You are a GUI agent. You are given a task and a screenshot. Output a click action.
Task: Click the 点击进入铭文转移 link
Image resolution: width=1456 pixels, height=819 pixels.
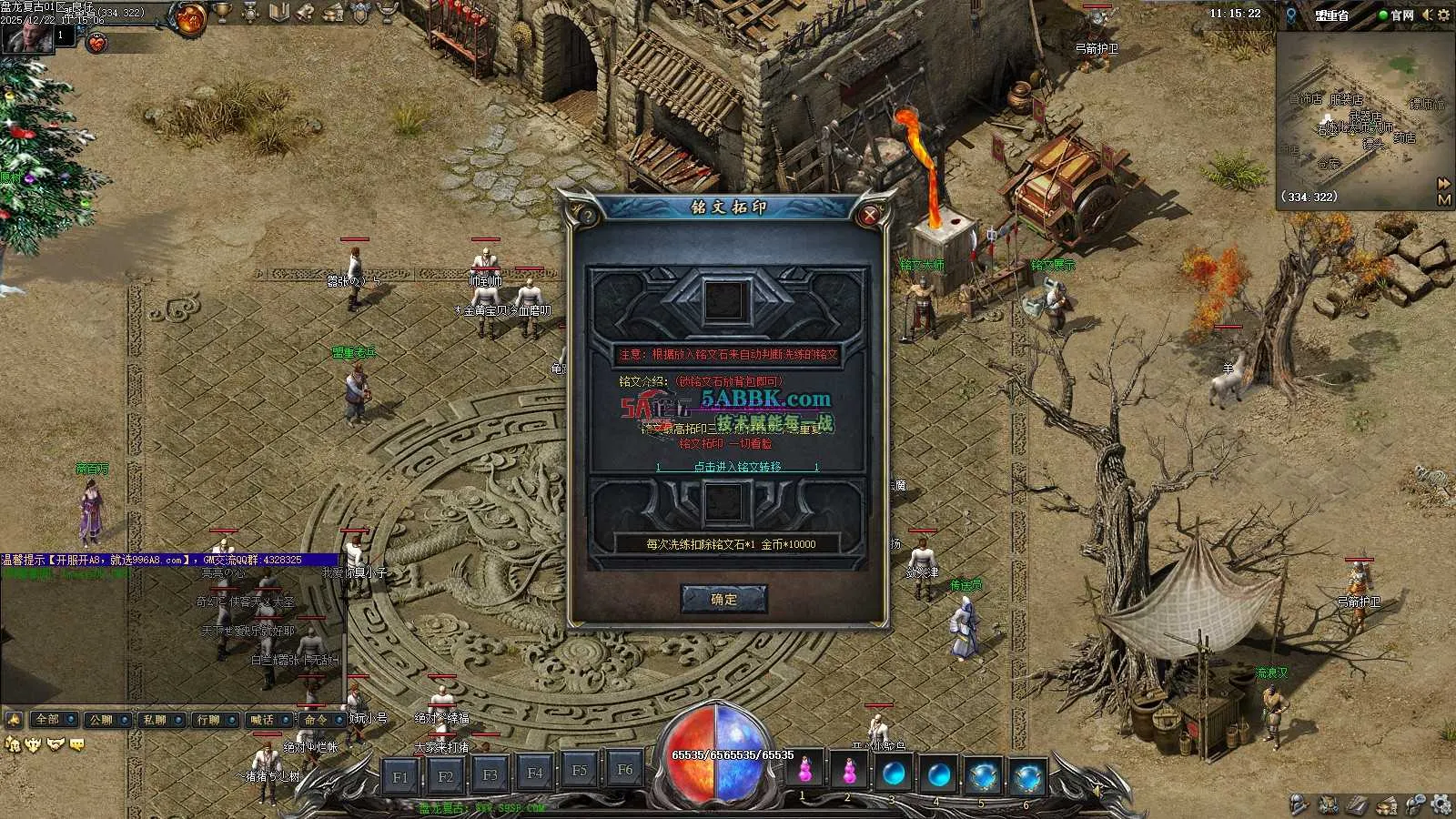pos(737,467)
